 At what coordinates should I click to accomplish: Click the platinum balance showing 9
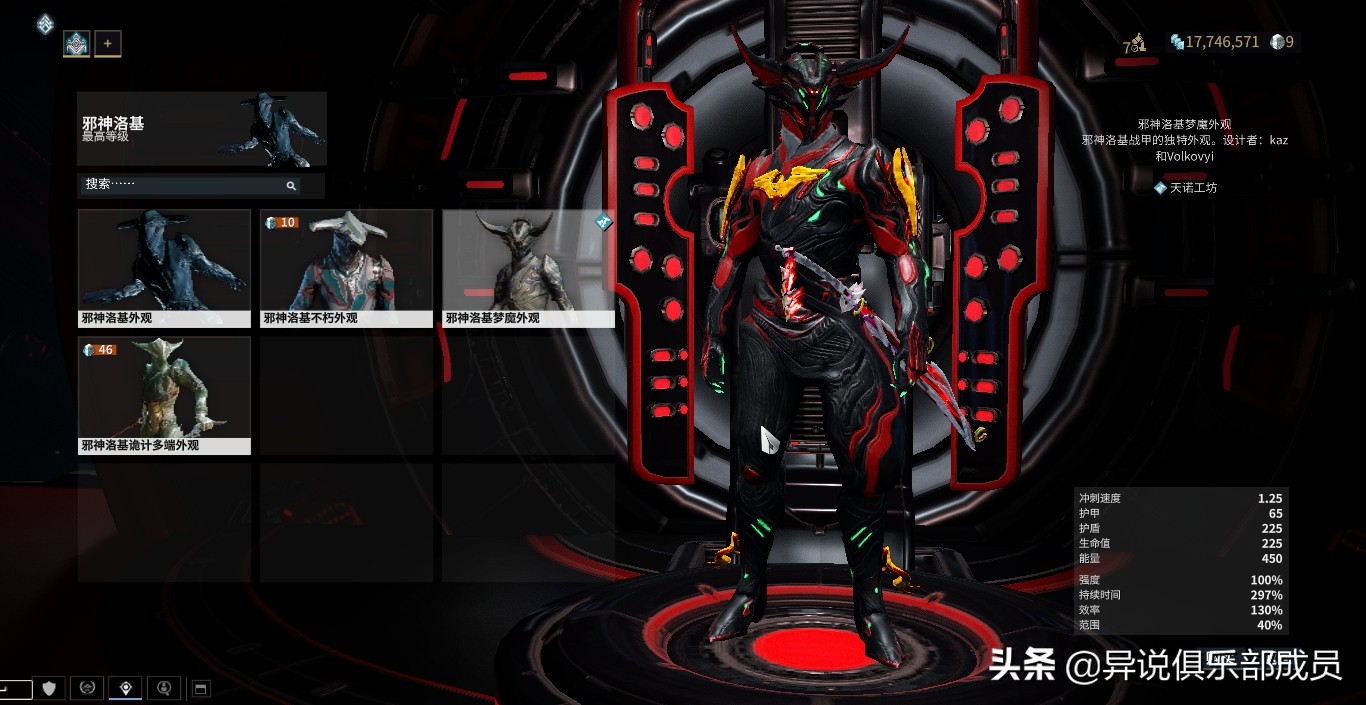[1282, 42]
